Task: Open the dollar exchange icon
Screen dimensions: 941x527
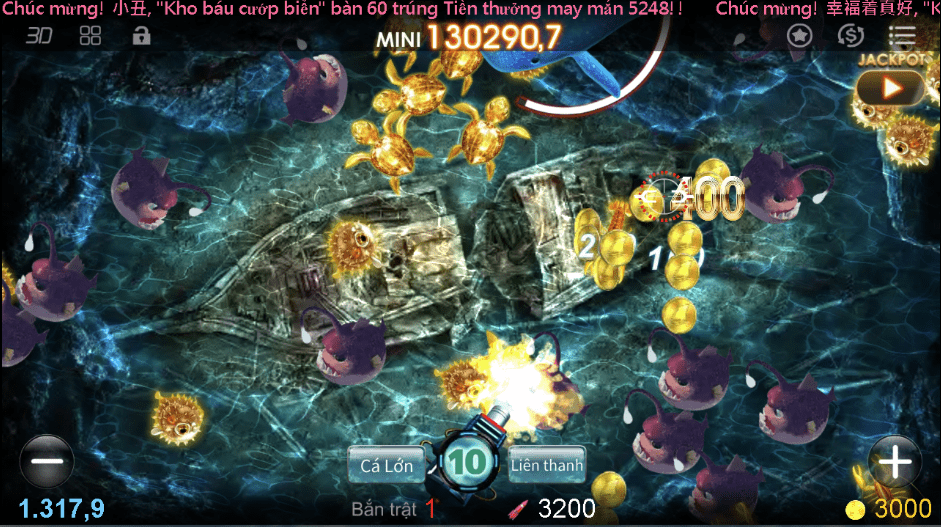Action: [x=851, y=36]
